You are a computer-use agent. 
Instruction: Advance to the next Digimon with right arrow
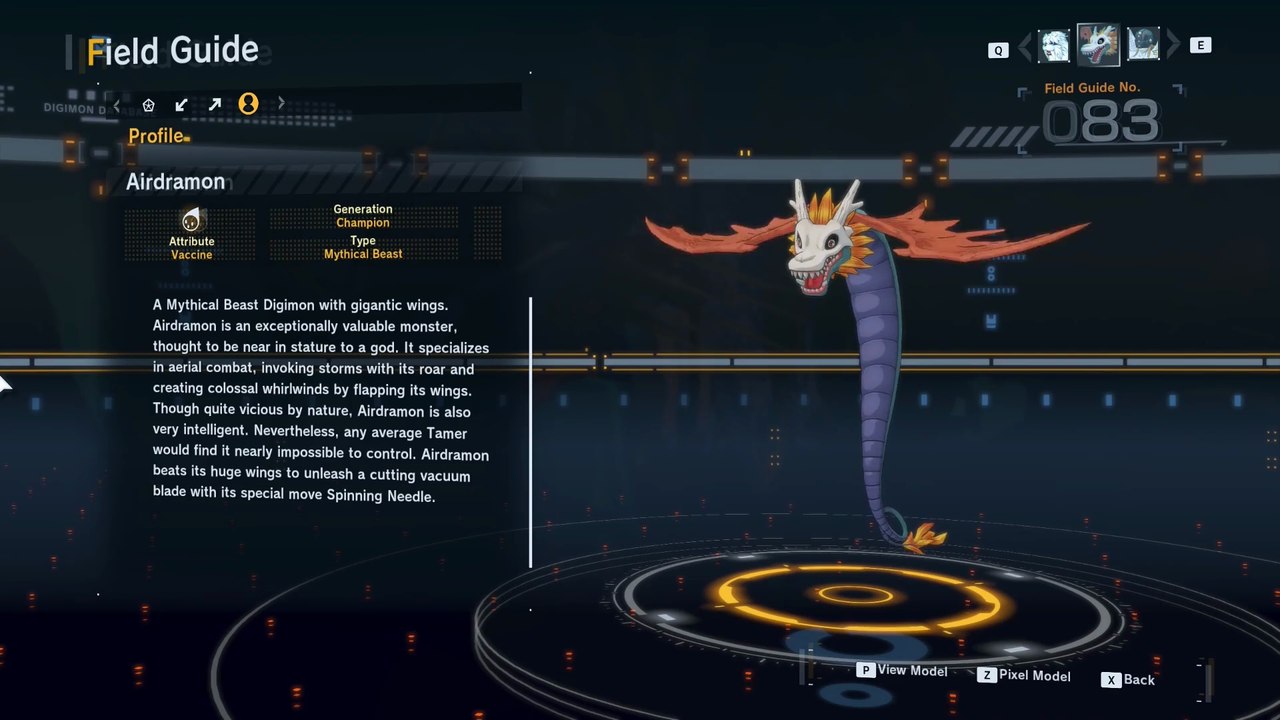(1173, 45)
